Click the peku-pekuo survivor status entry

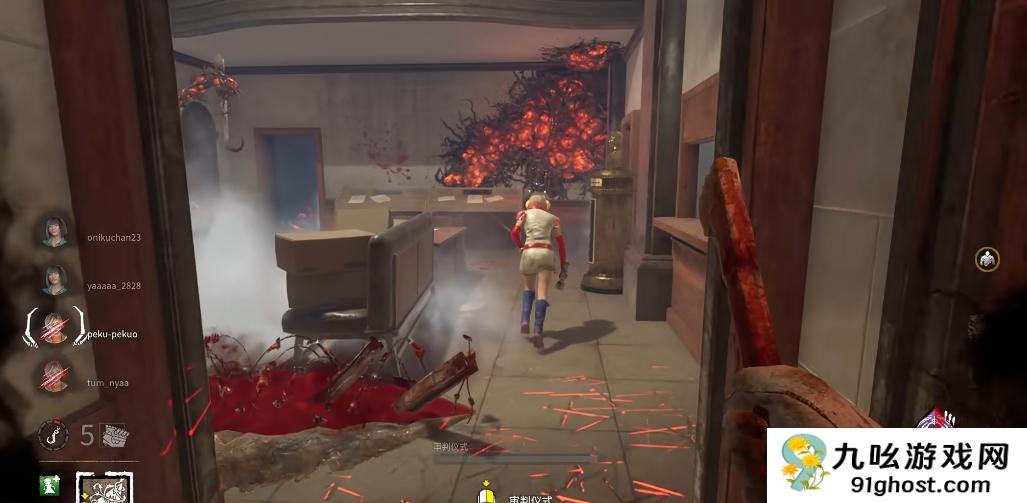pos(54,326)
